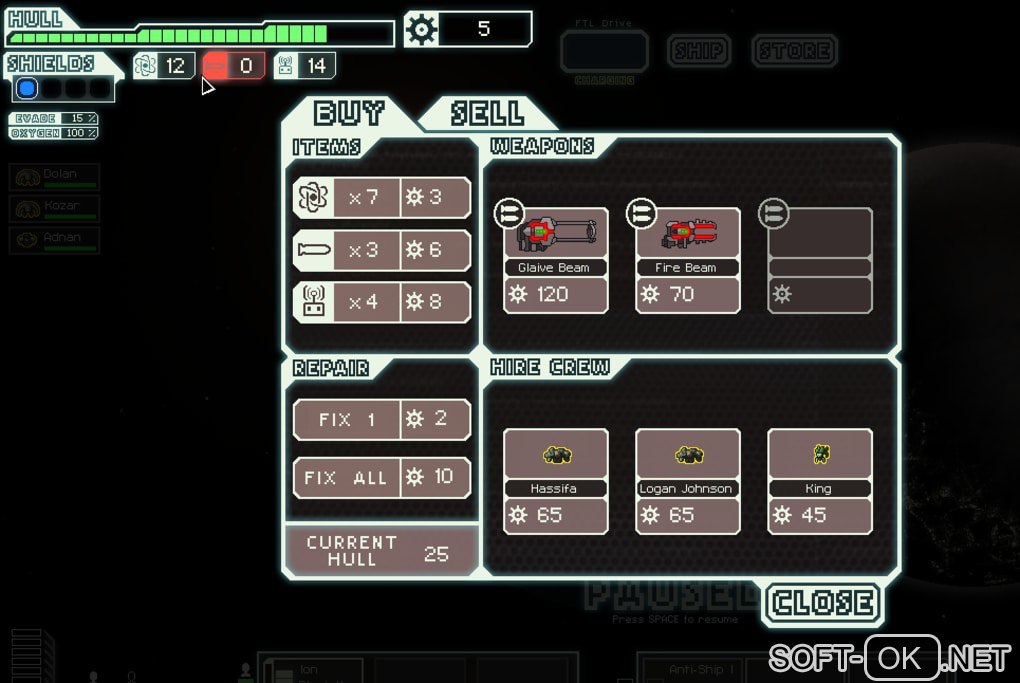This screenshot has height=683, width=1020.
Task: Buy drone parts for 8 scrap
Action: 381,302
